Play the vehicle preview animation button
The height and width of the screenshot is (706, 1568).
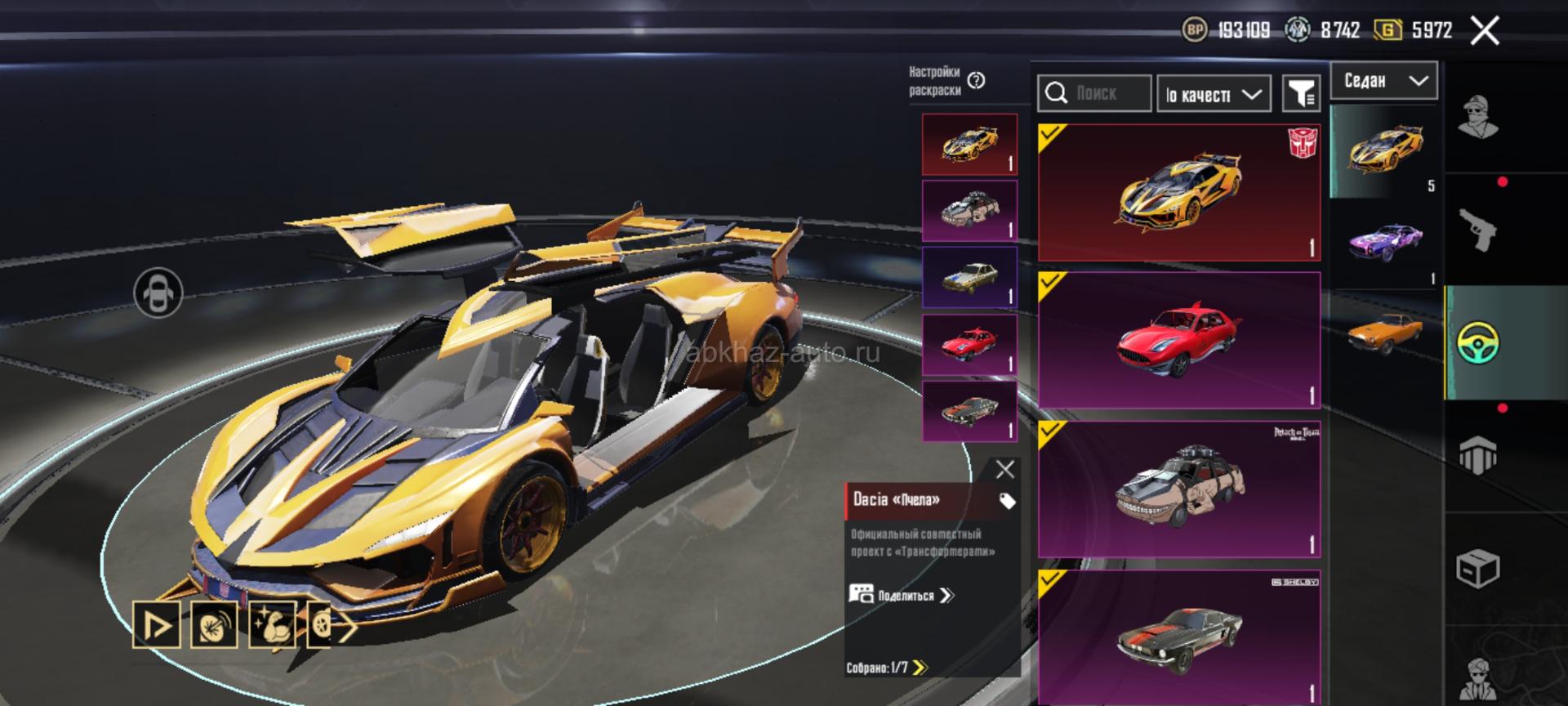[x=157, y=625]
